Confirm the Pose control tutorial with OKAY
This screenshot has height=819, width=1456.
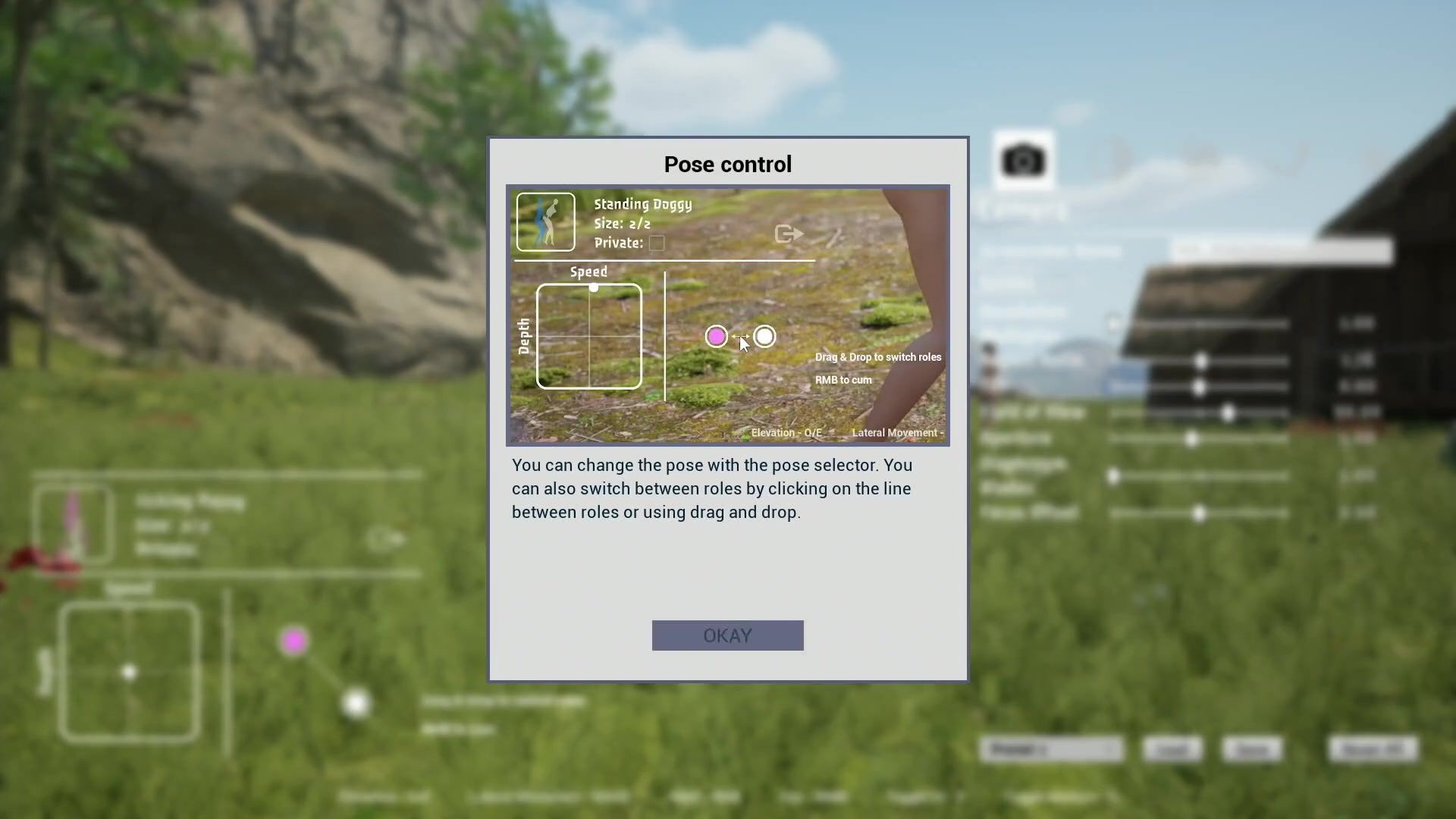click(x=727, y=635)
